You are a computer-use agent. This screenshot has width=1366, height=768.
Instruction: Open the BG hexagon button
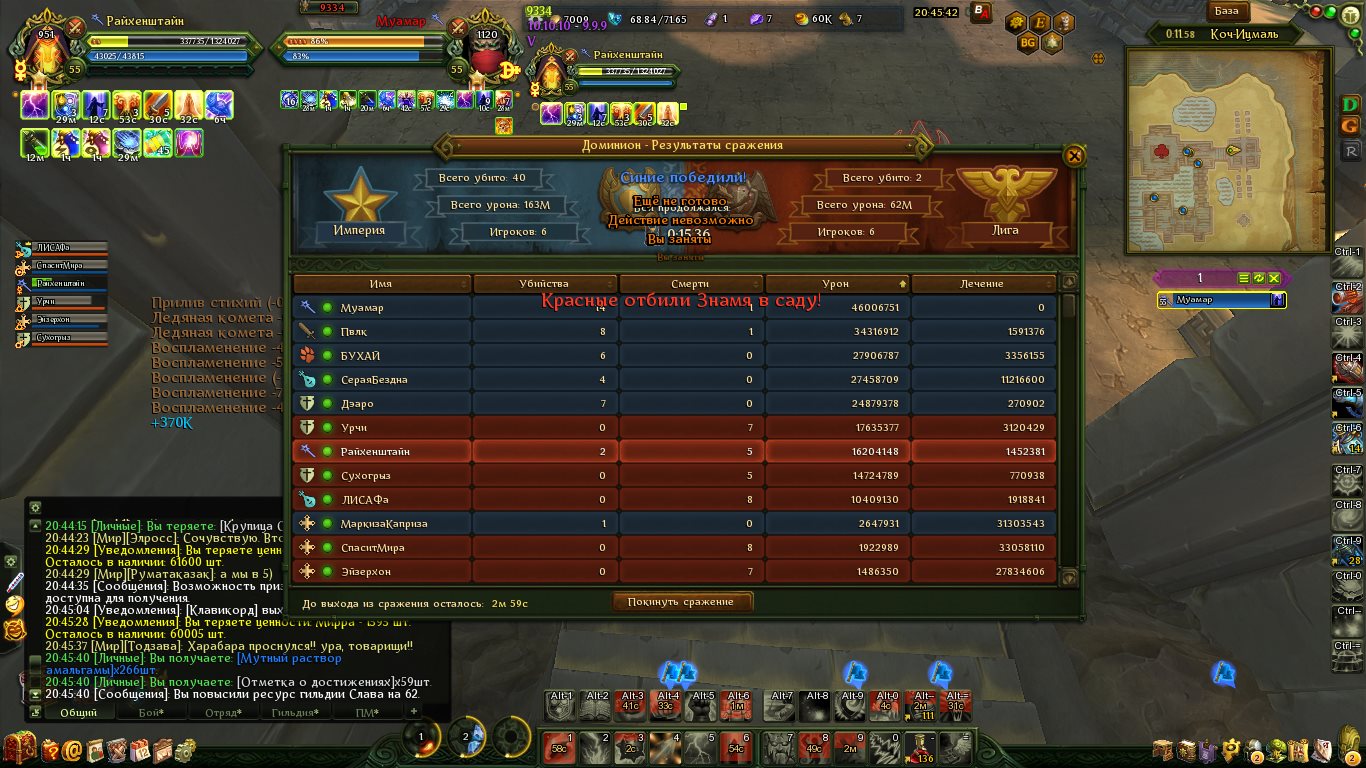pyautogui.click(x=1027, y=43)
